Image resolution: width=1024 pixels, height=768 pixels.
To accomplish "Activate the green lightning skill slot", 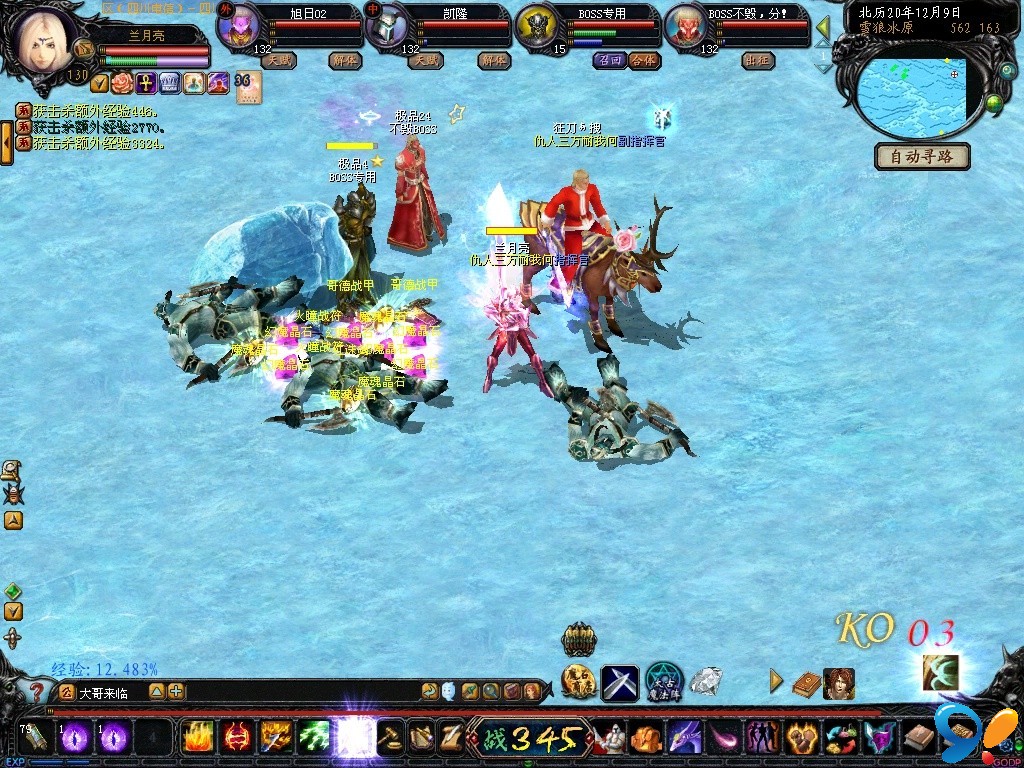I will click(x=315, y=738).
